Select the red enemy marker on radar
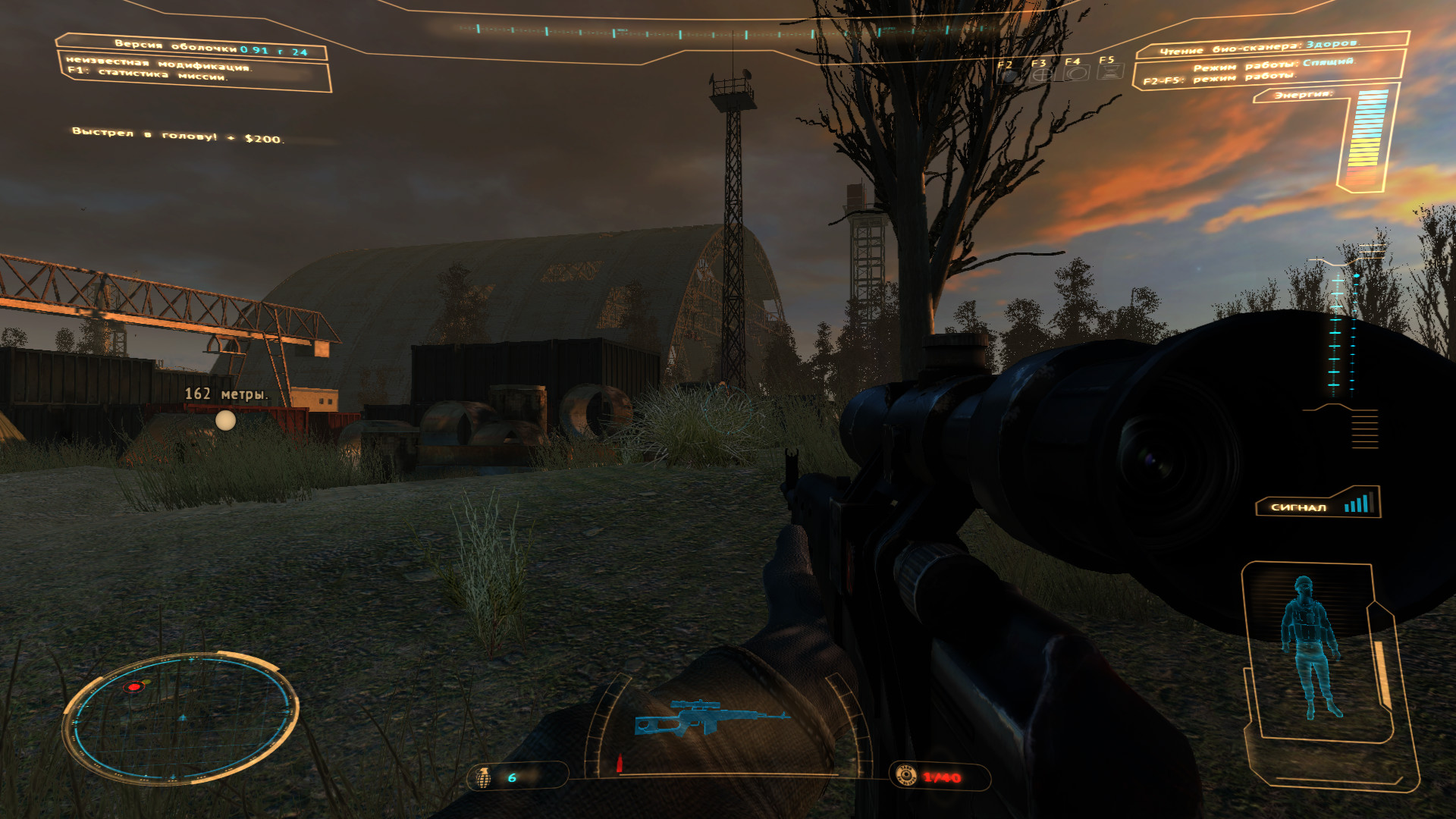 (x=134, y=687)
